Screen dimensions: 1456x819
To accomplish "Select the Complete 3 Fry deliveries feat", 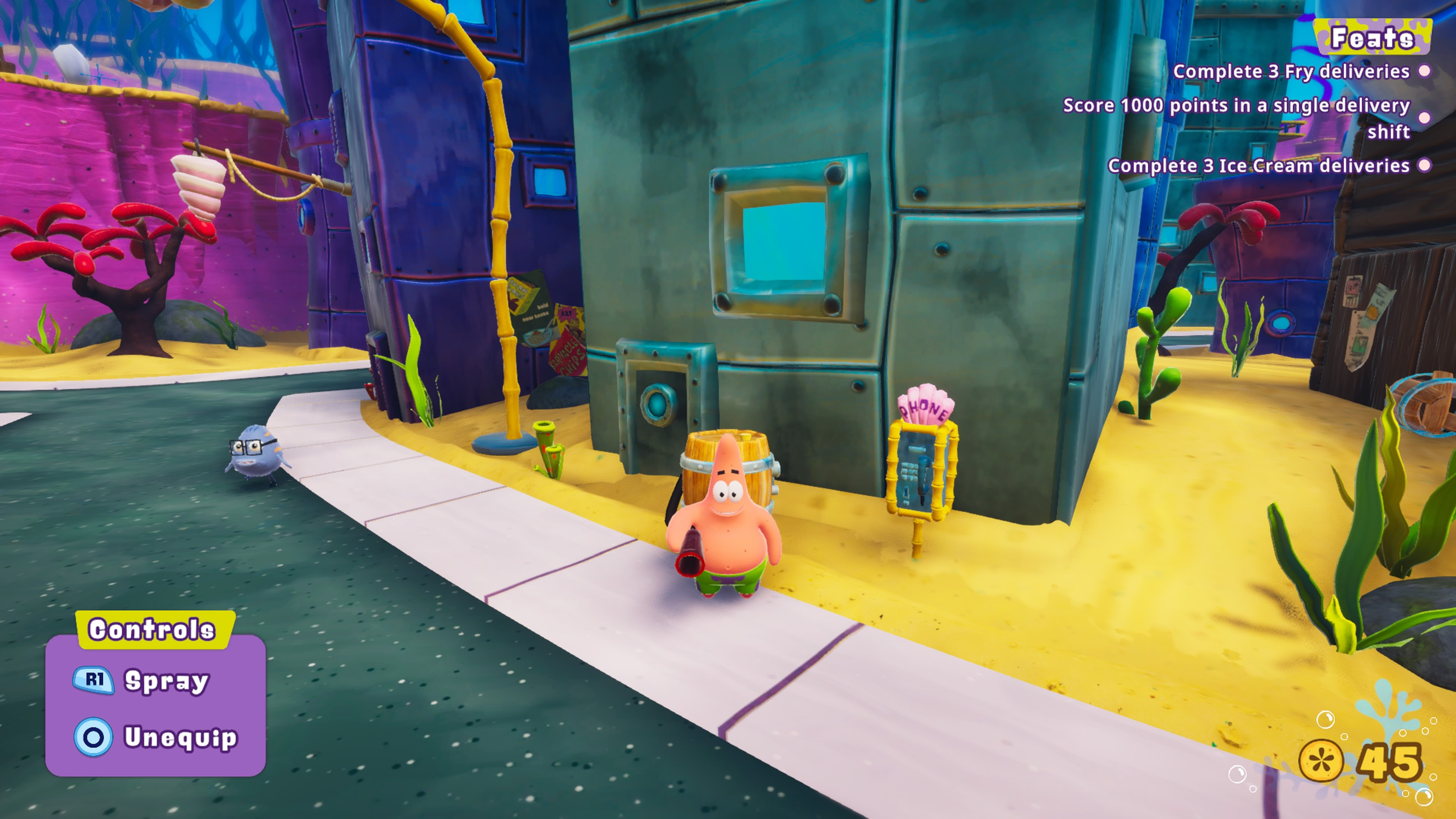I will click(x=1291, y=72).
